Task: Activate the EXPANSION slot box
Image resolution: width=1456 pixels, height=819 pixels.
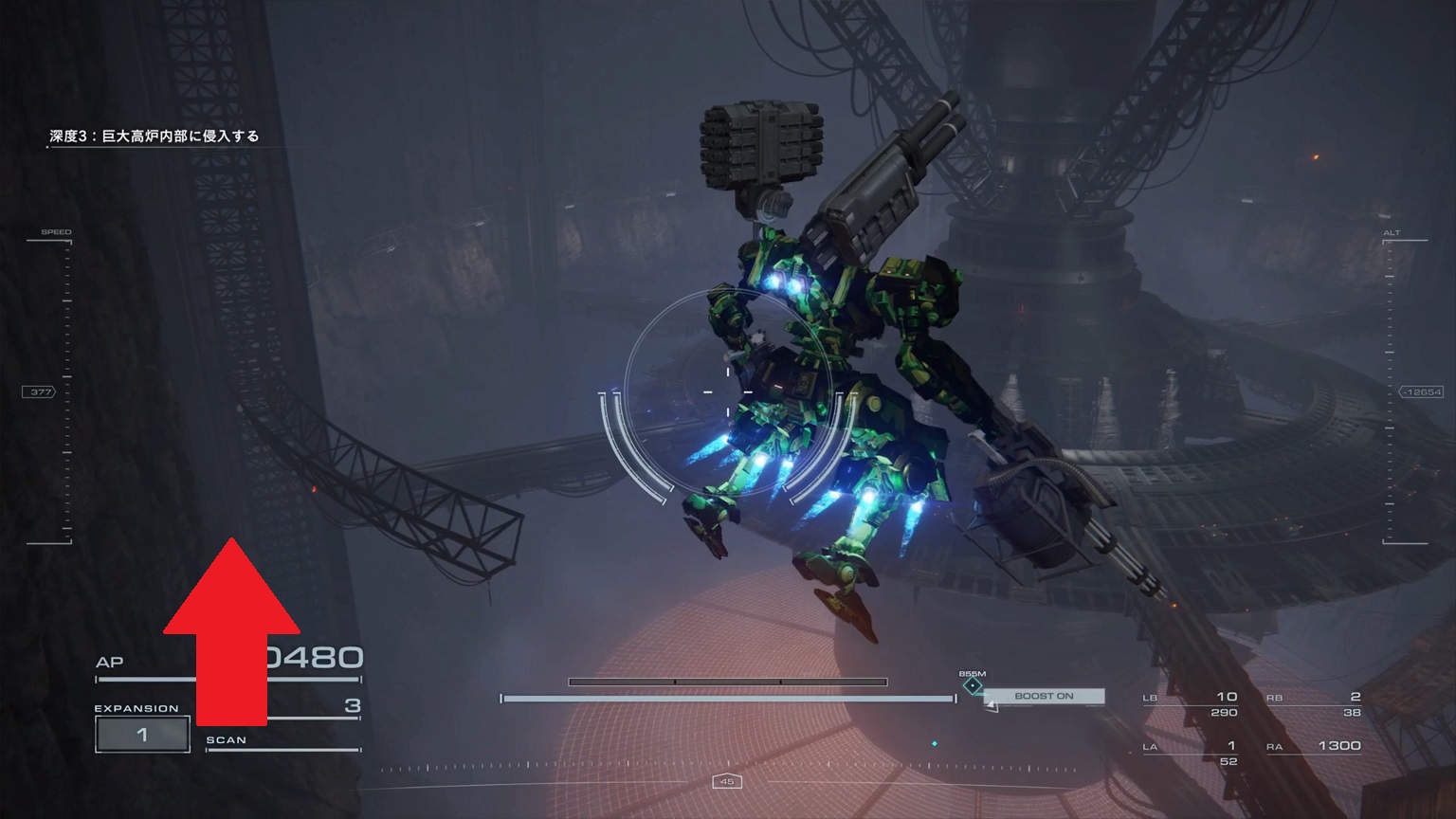Action: coord(142,735)
